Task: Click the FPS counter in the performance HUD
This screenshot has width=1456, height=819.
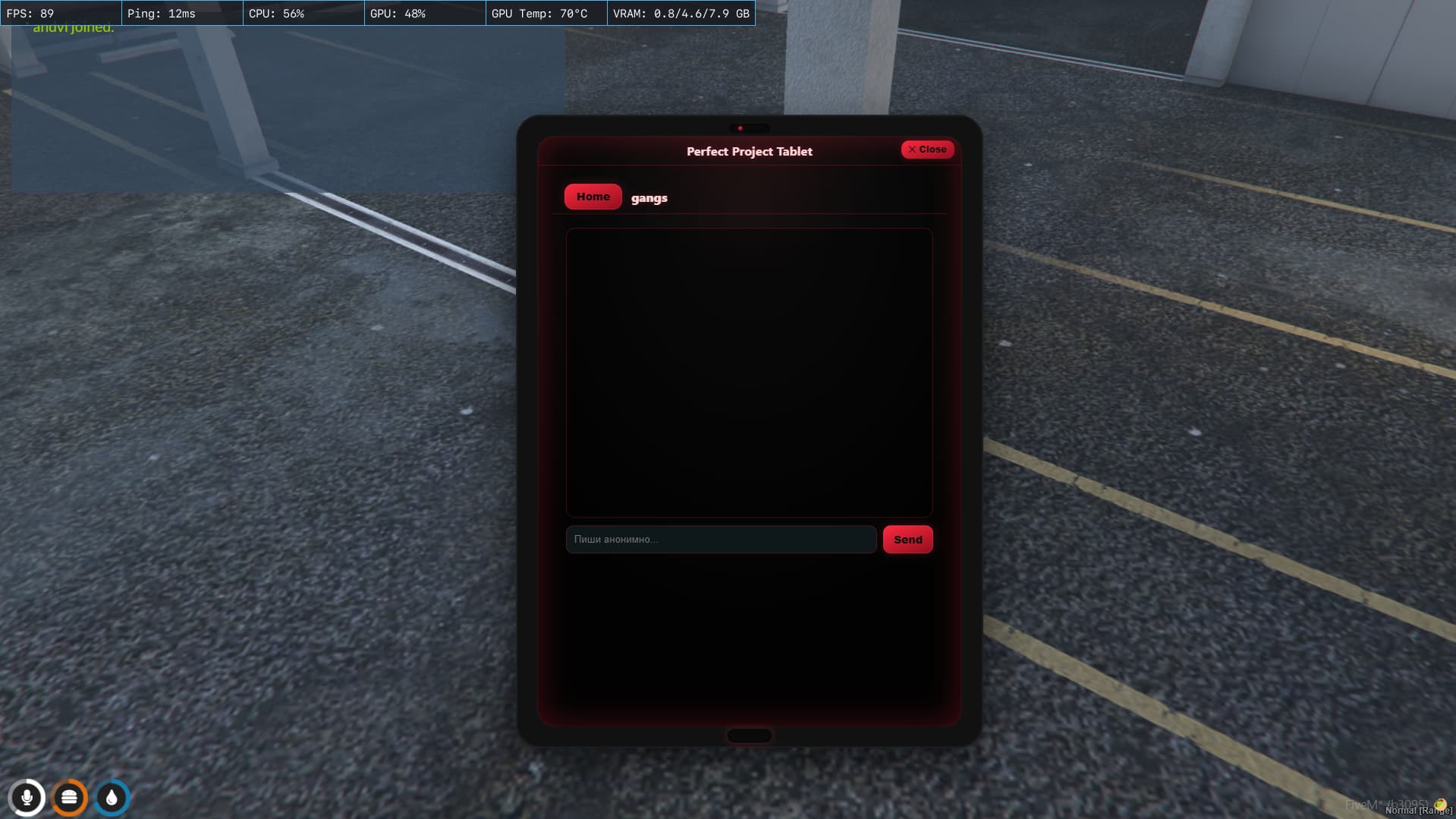Action: pyautogui.click(x=30, y=12)
